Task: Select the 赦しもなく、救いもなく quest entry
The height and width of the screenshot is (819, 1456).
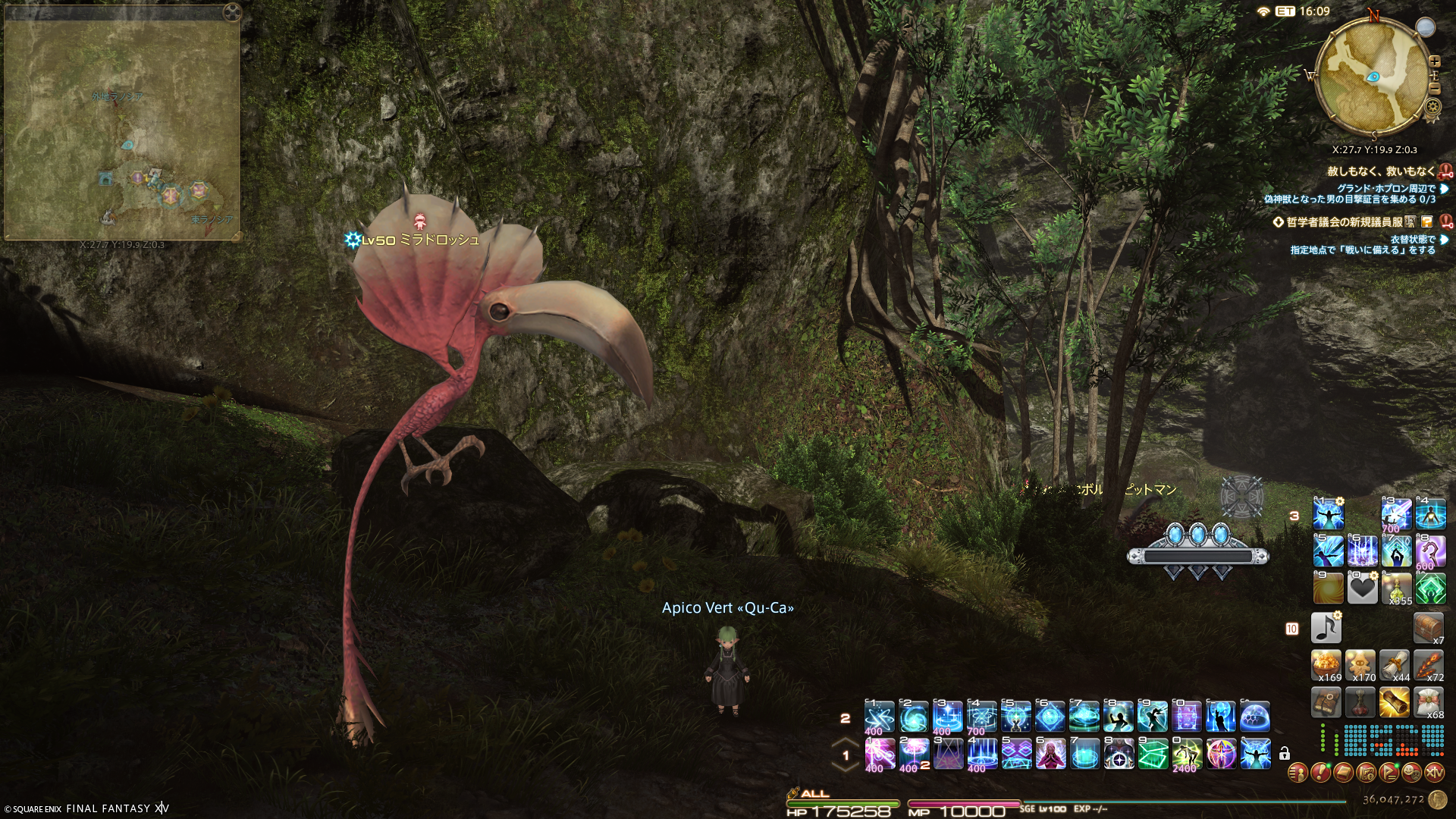Action: (1382, 172)
